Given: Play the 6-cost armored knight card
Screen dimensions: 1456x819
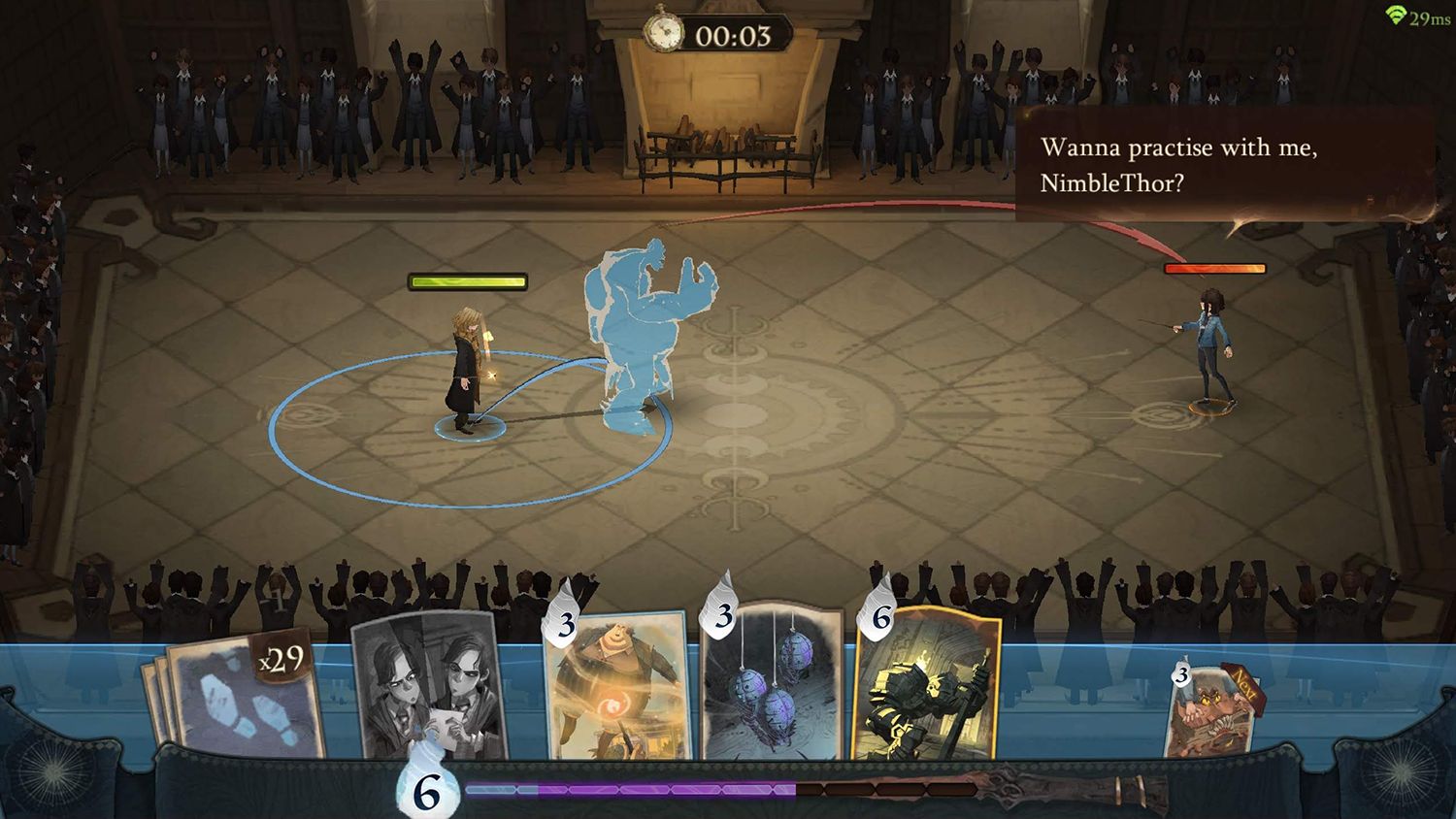Looking at the screenshot, I should pyautogui.click(x=929, y=699).
